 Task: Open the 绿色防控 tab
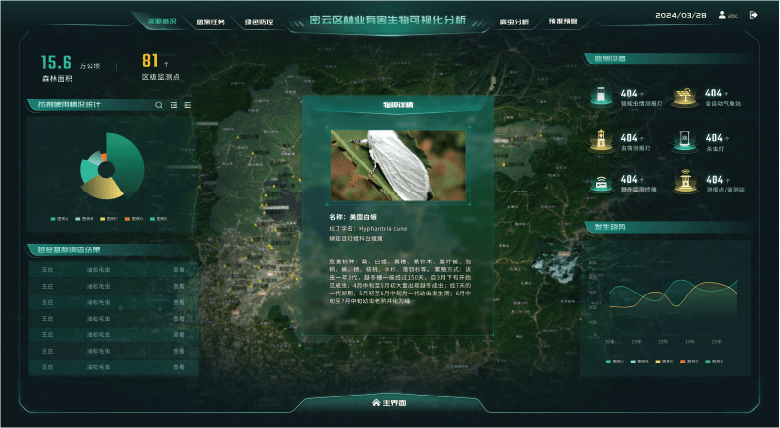click(257, 21)
